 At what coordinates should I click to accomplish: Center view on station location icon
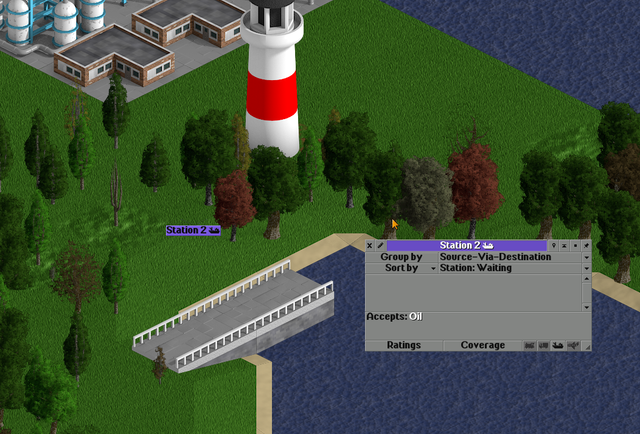coord(553,245)
